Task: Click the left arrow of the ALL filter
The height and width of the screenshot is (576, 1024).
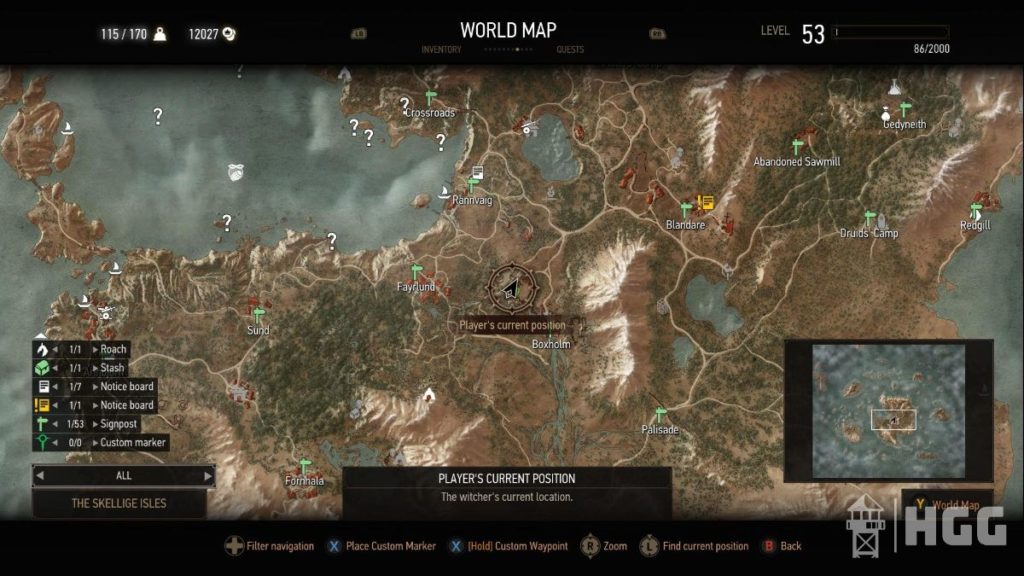Action: (x=39, y=476)
